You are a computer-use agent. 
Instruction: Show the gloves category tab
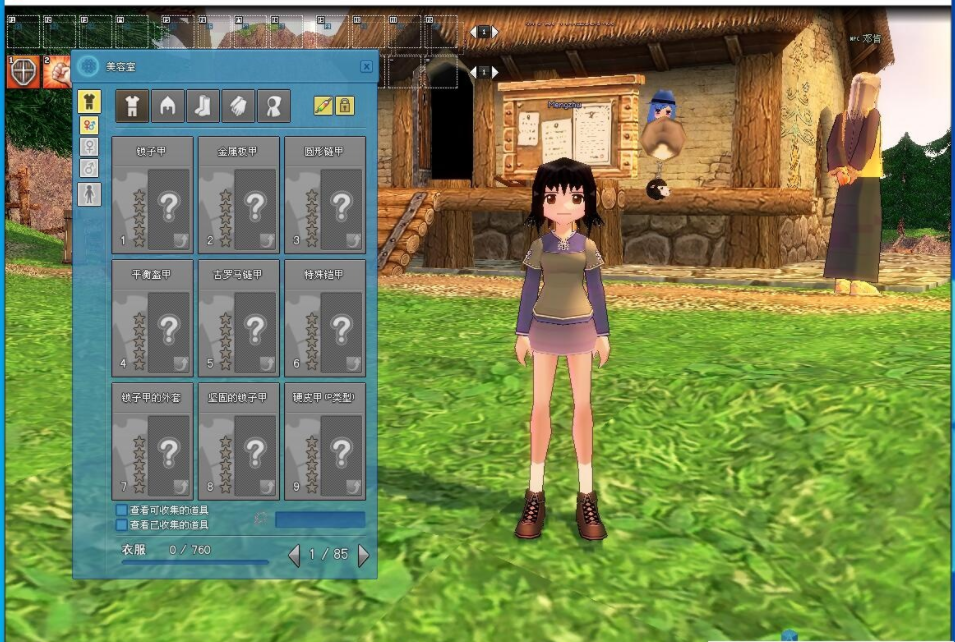pos(237,106)
